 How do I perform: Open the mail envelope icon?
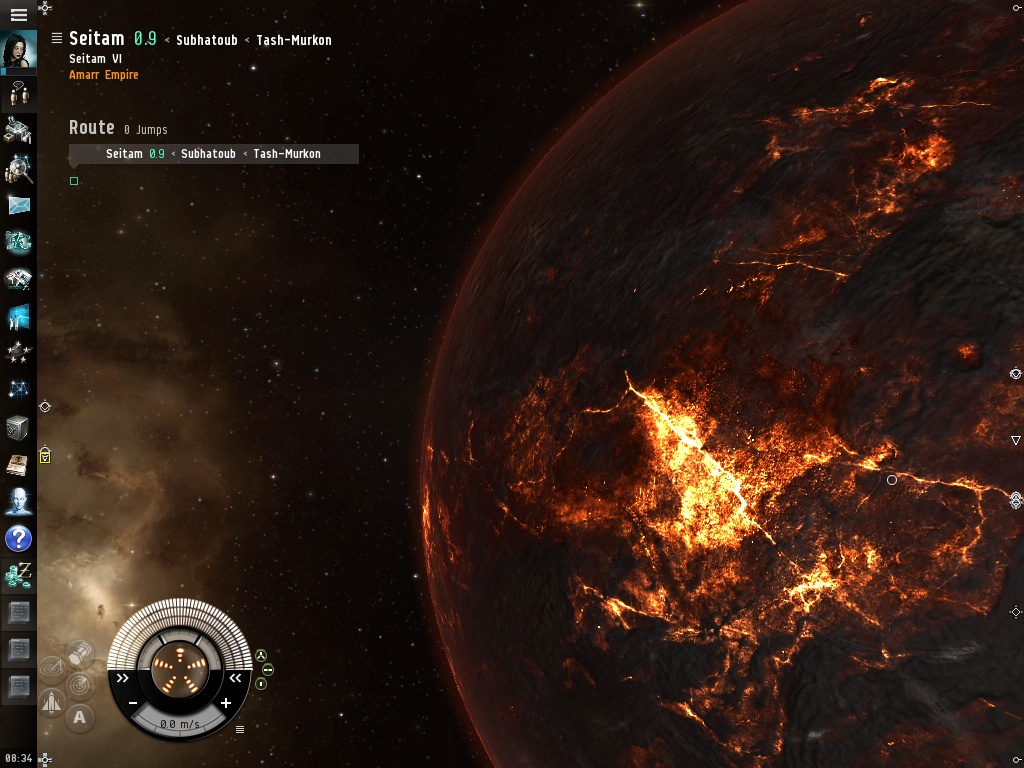[x=18, y=205]
